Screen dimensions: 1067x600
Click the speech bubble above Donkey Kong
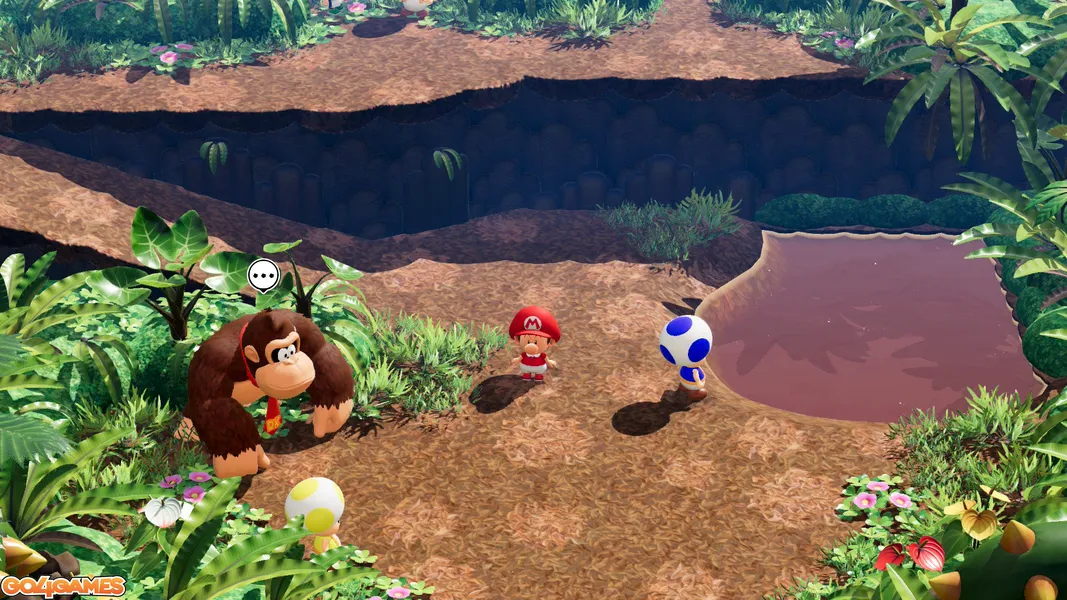pos(263,274)
